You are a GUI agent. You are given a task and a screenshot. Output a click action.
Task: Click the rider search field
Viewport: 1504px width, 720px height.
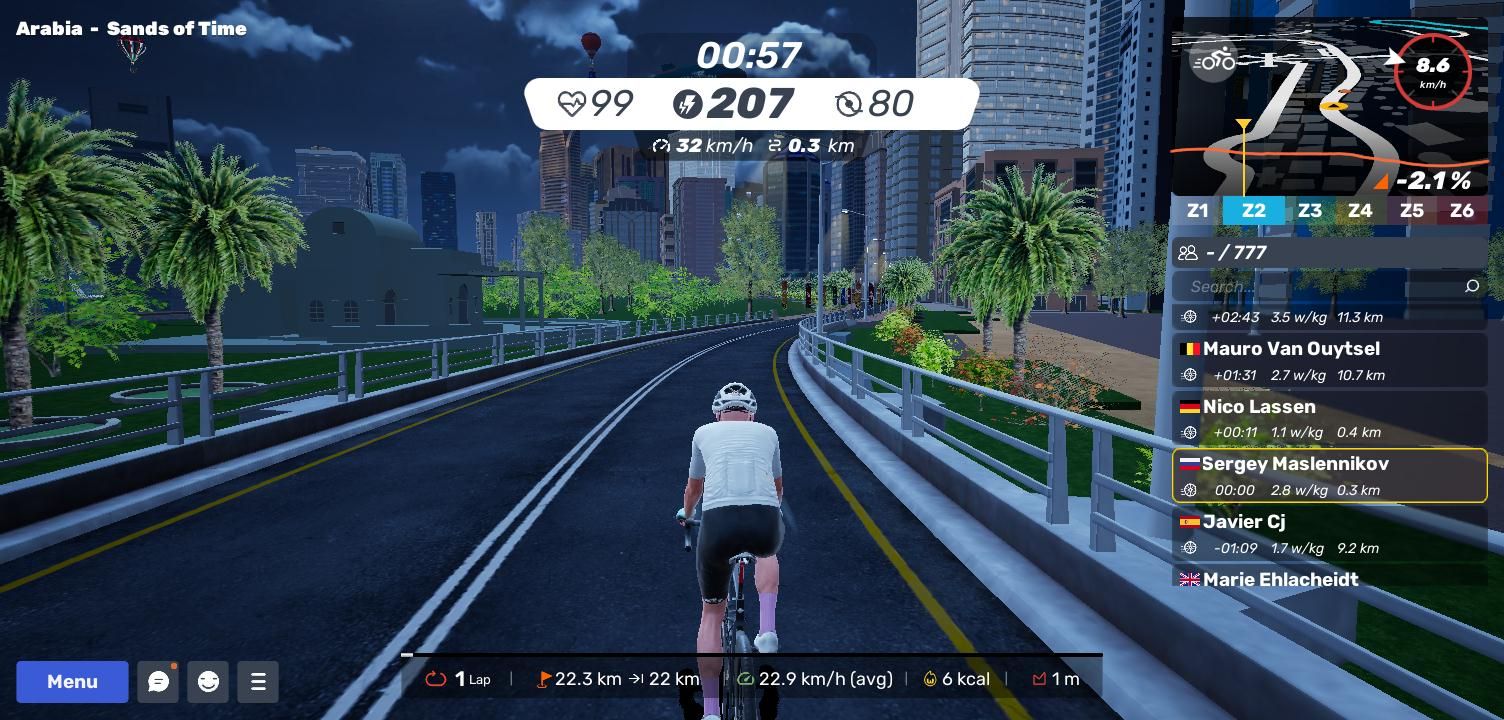point(1320,287)
